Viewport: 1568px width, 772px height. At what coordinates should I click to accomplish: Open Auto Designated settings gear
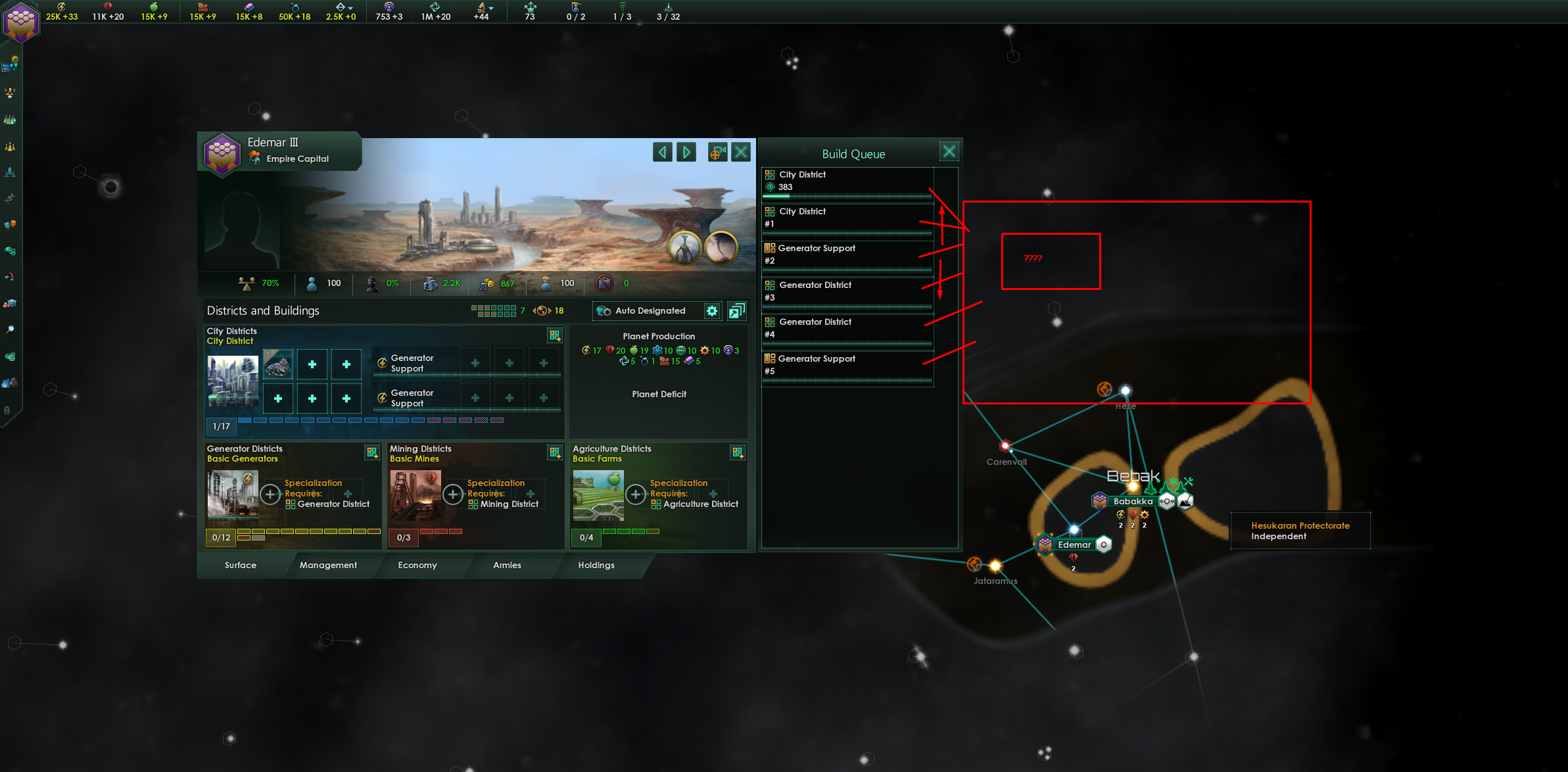tap(713, 310)
